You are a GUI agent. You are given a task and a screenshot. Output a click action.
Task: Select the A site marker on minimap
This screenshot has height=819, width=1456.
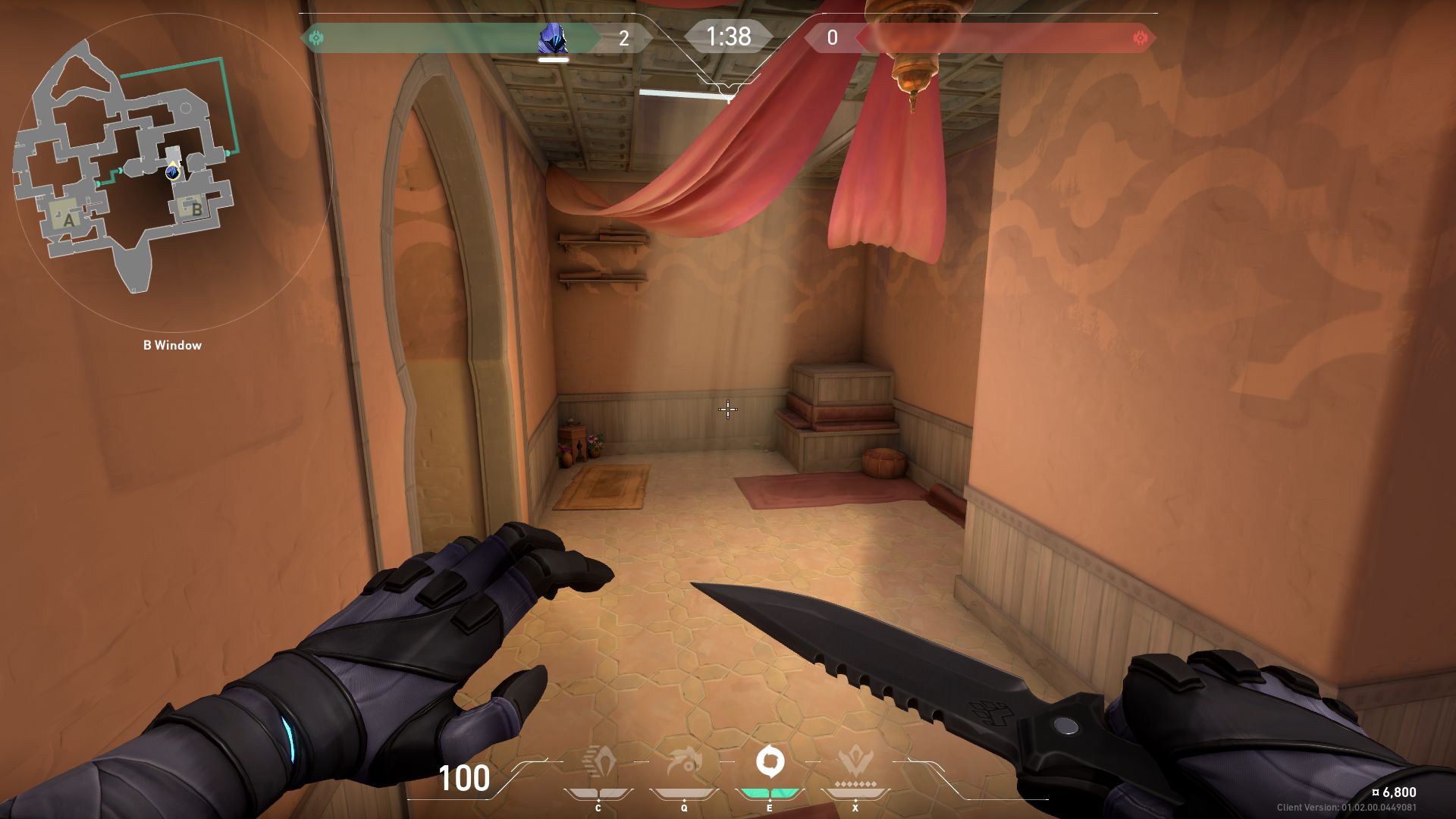(x=69, y=220)
